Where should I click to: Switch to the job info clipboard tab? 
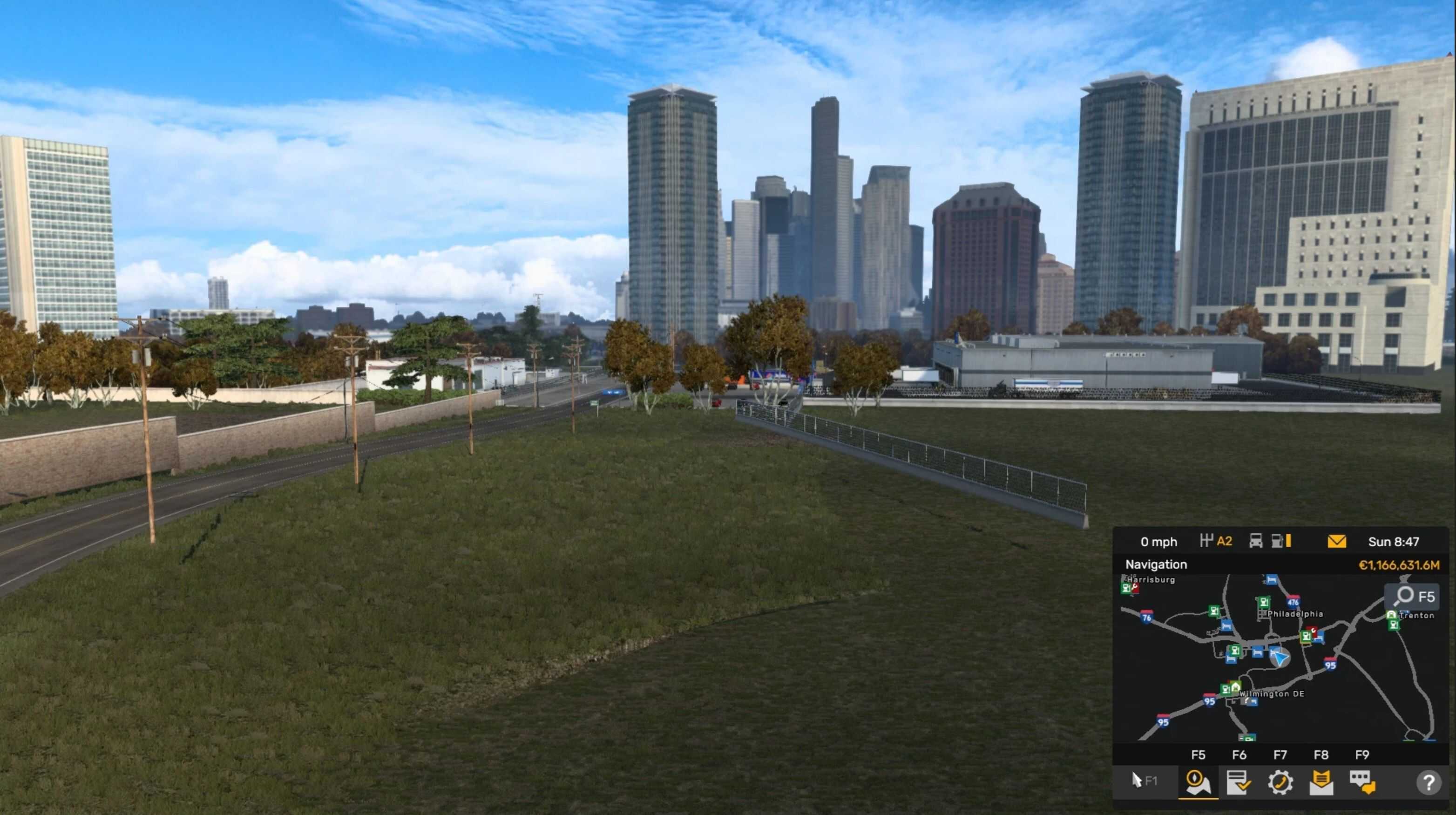[1238, 783]
